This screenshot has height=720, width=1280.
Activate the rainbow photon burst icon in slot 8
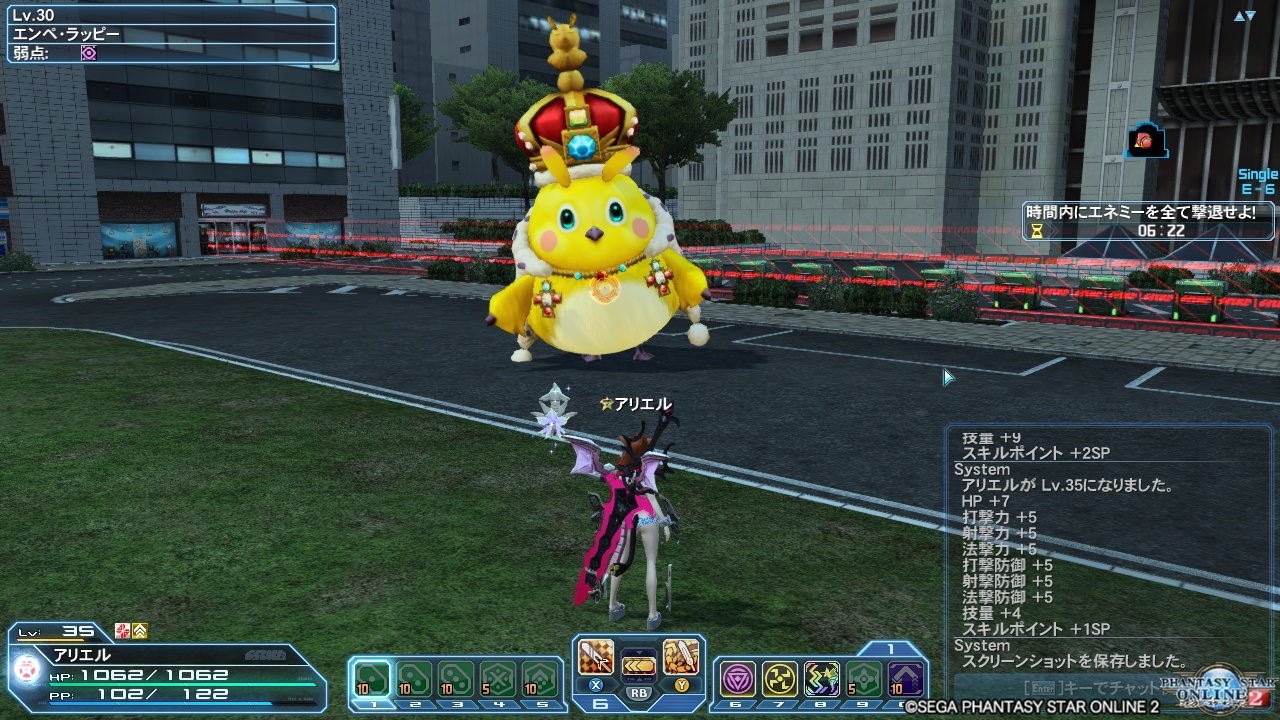(x=822, y=678)
